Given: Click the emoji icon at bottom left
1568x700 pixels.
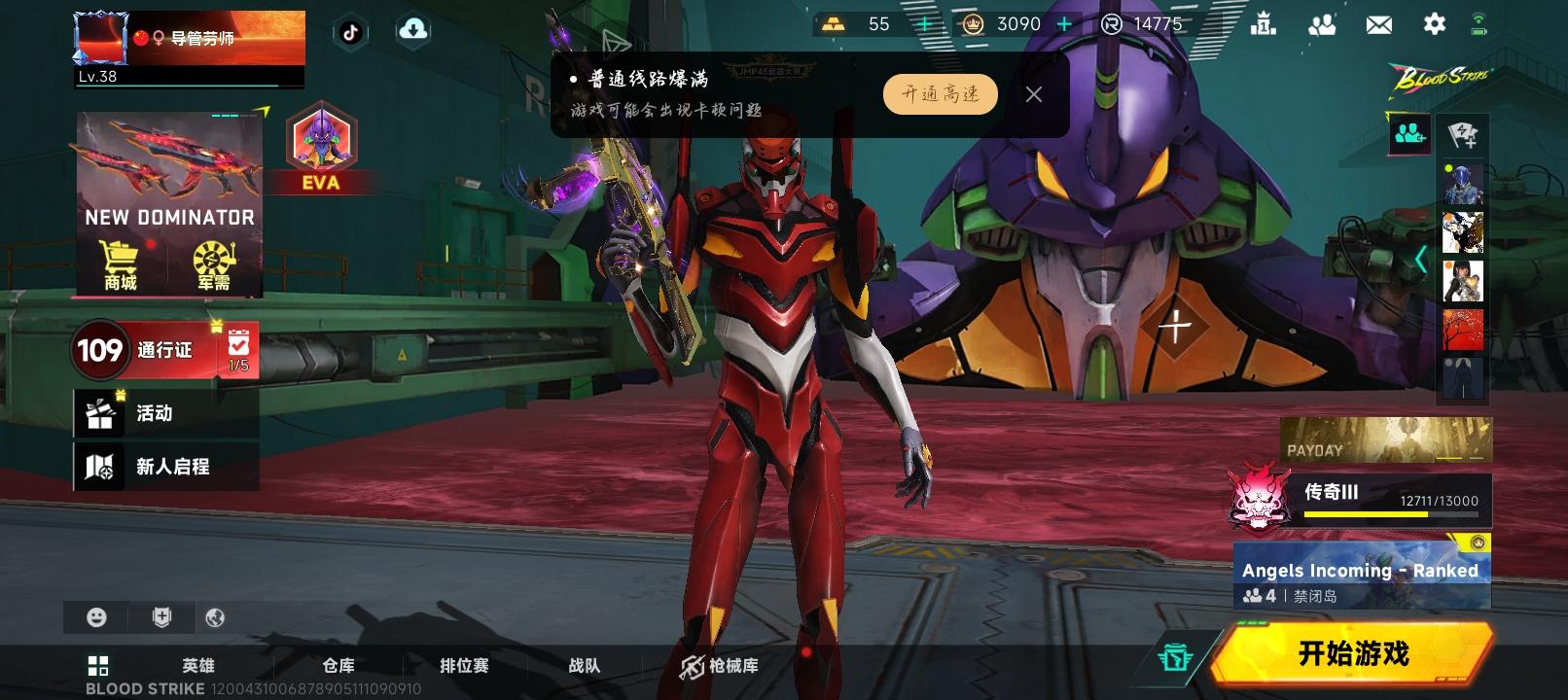Looking at the screenshot, I should point(96,616).
